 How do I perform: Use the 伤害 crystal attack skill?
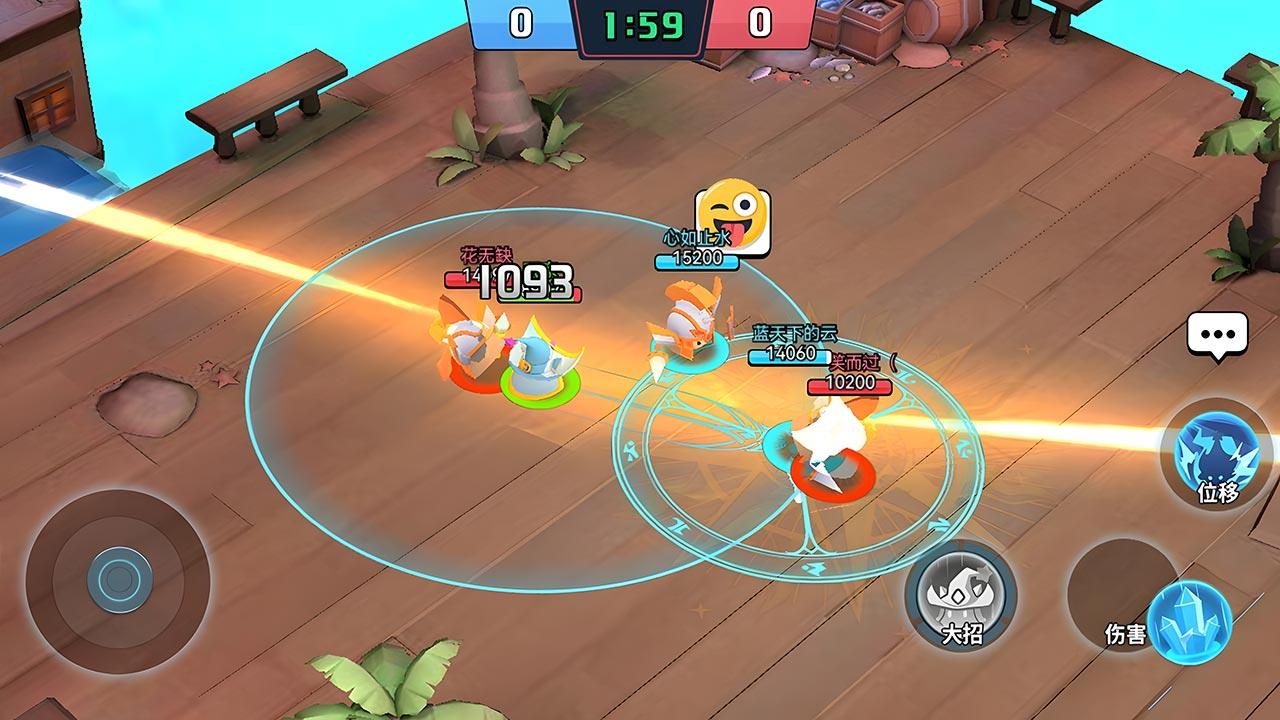(1188, 622)
